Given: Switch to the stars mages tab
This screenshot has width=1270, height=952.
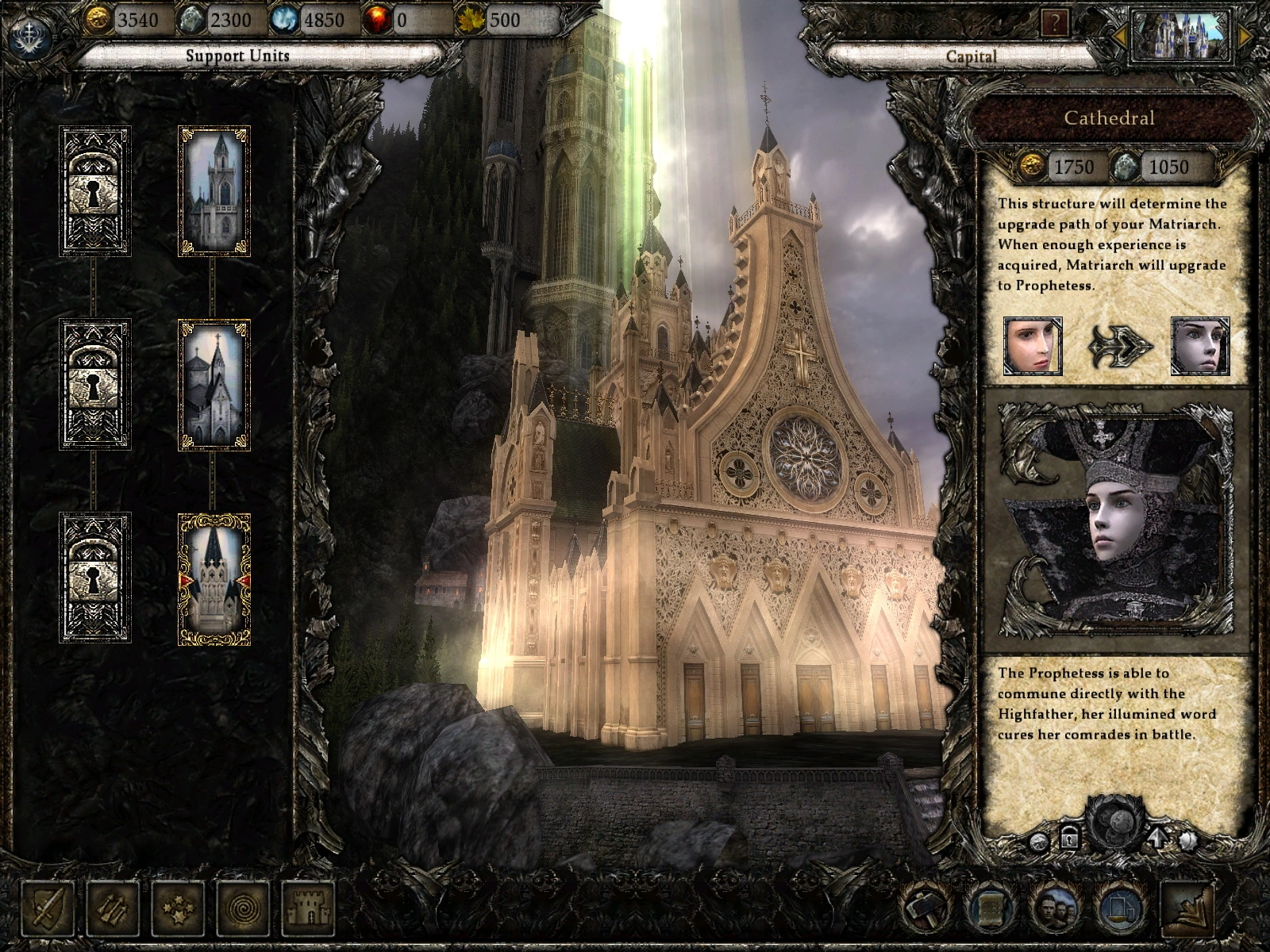Looking at the screenshot, I should pos(178,907).
